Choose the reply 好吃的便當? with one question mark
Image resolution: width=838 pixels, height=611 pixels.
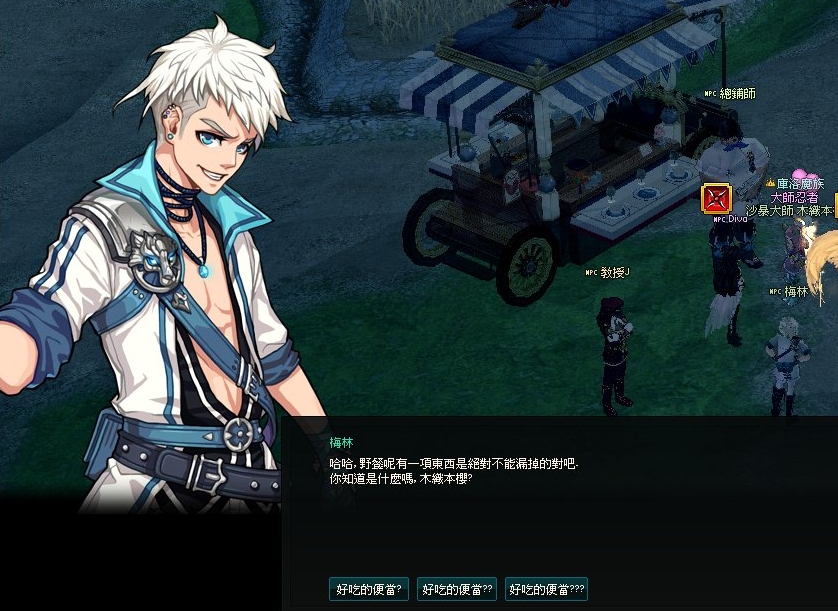click(368, 589)
